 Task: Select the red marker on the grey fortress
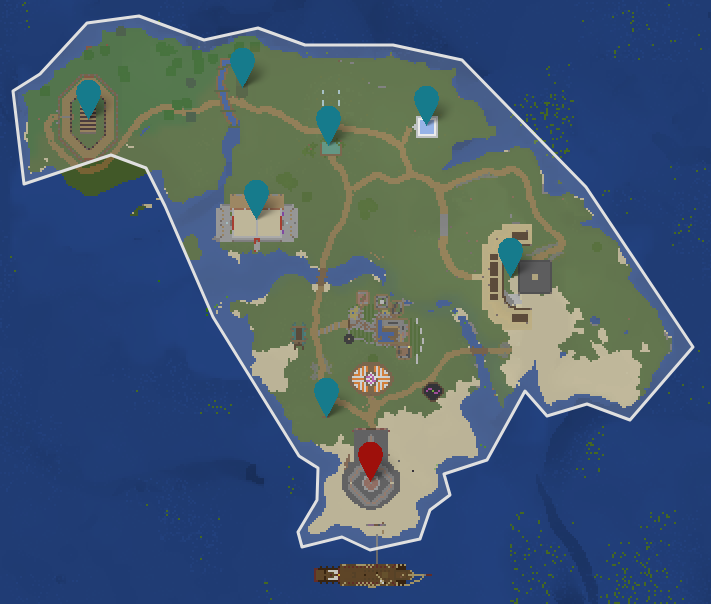point(371,459)
